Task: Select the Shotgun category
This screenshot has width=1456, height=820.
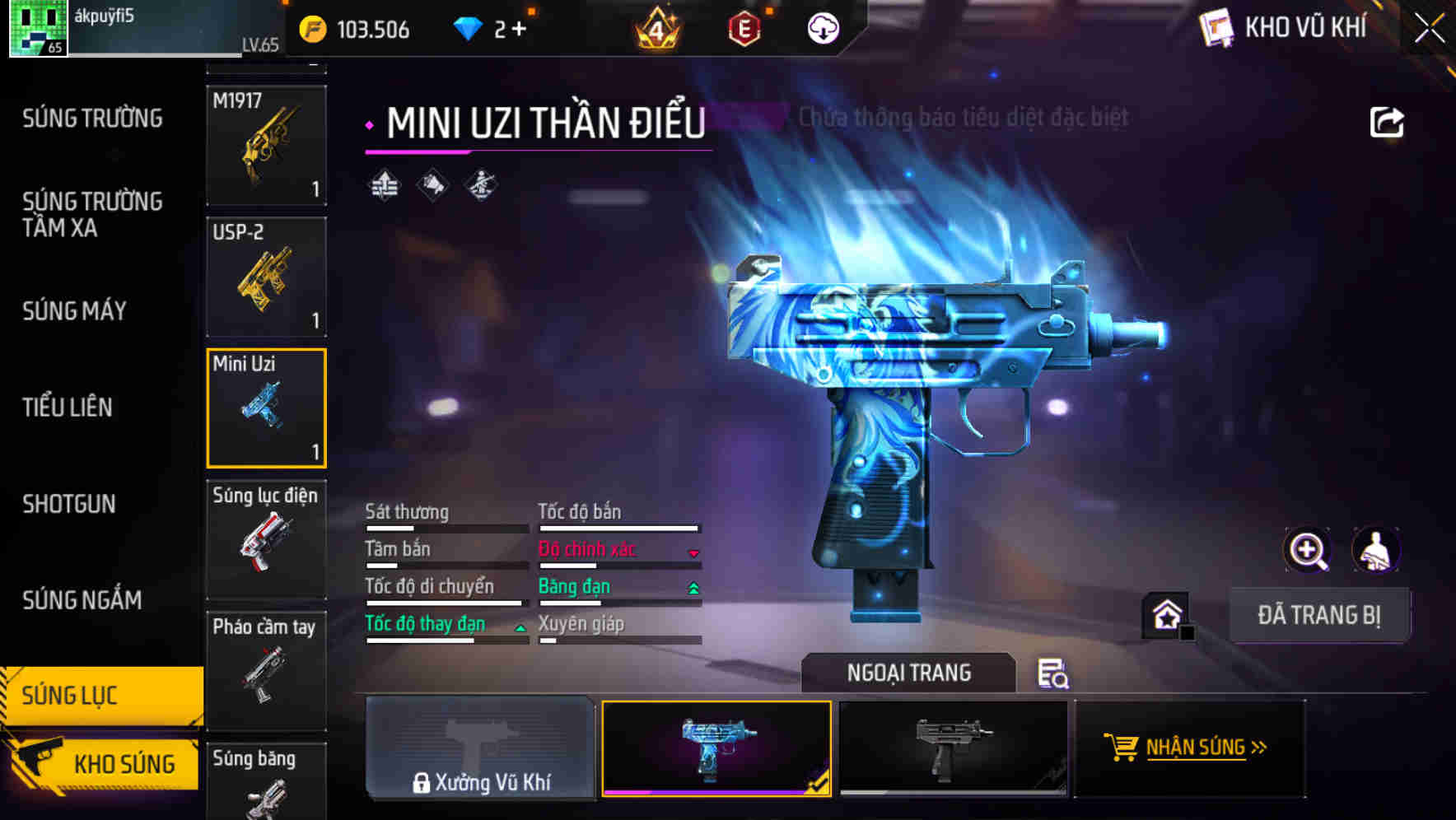Action: click(x=69, y=504)
